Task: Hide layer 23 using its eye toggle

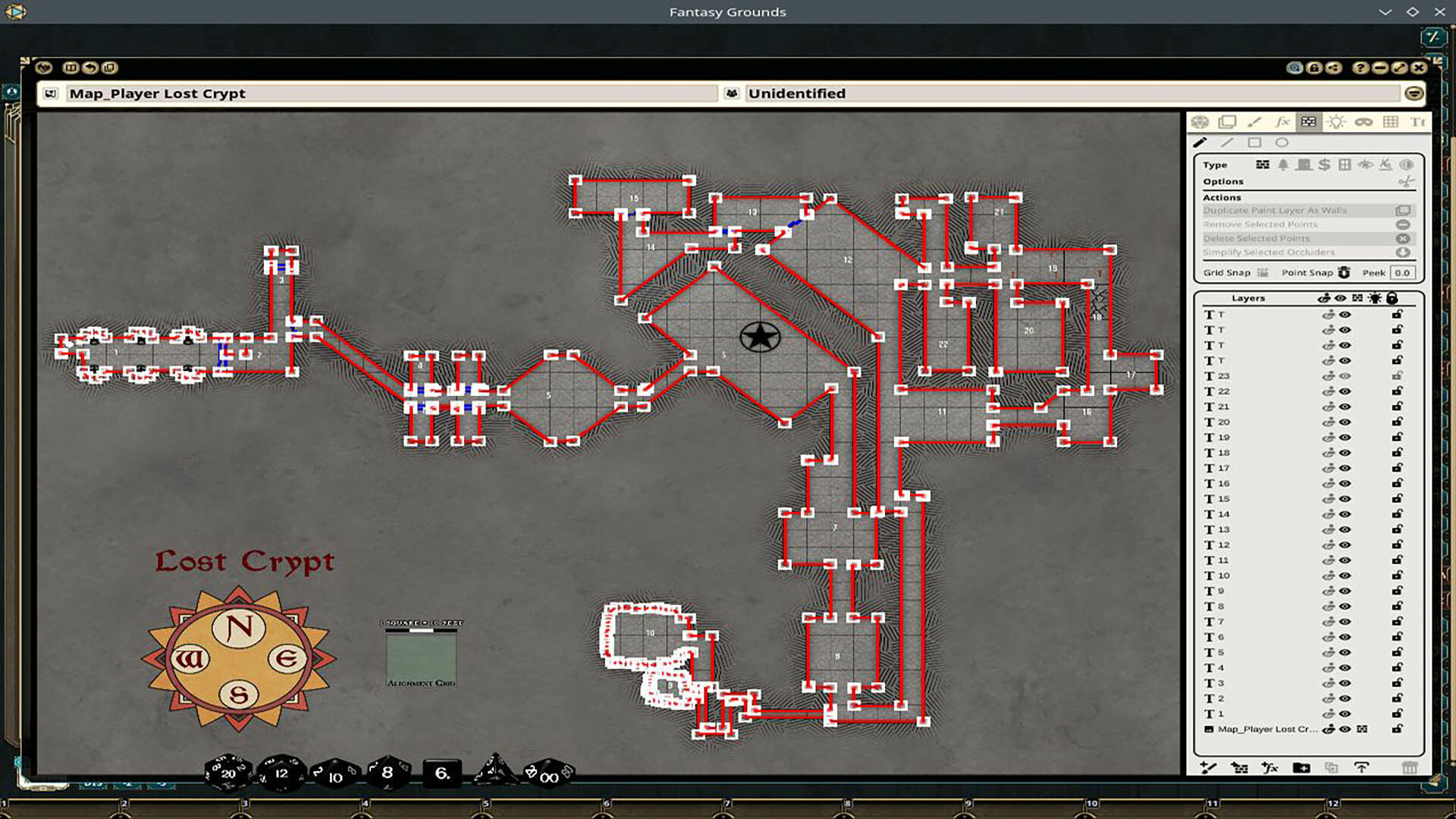Action: pyautogui.click(x=1346, y=376)
